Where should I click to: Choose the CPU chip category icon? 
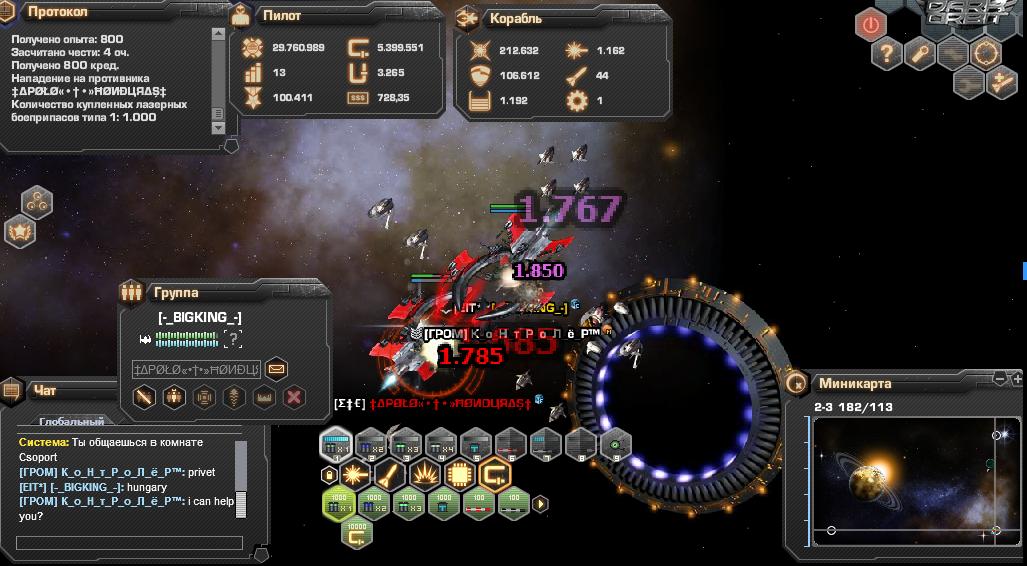coord(459,474)
